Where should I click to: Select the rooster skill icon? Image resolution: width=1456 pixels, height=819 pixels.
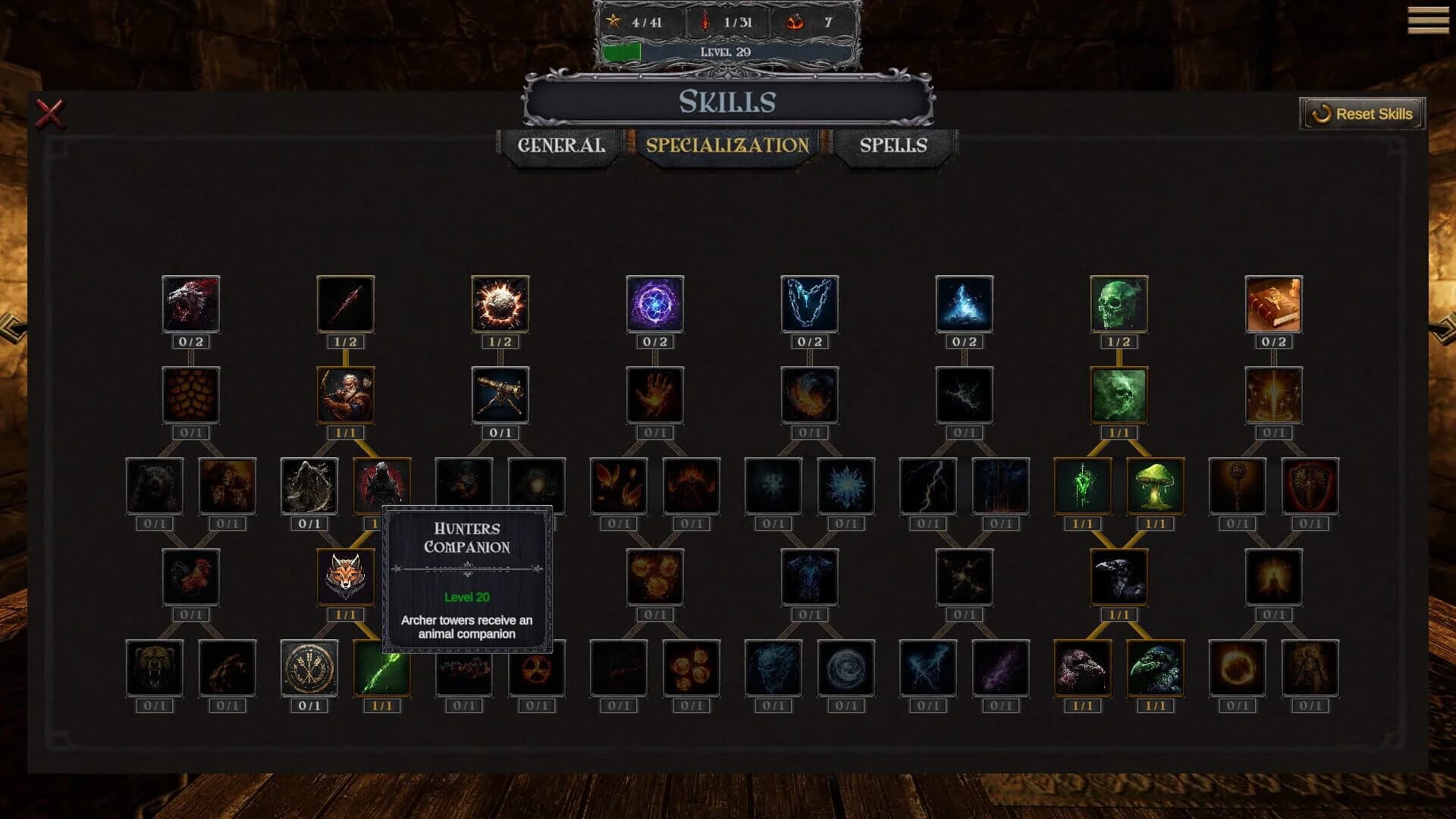click(x=191, y=578)
